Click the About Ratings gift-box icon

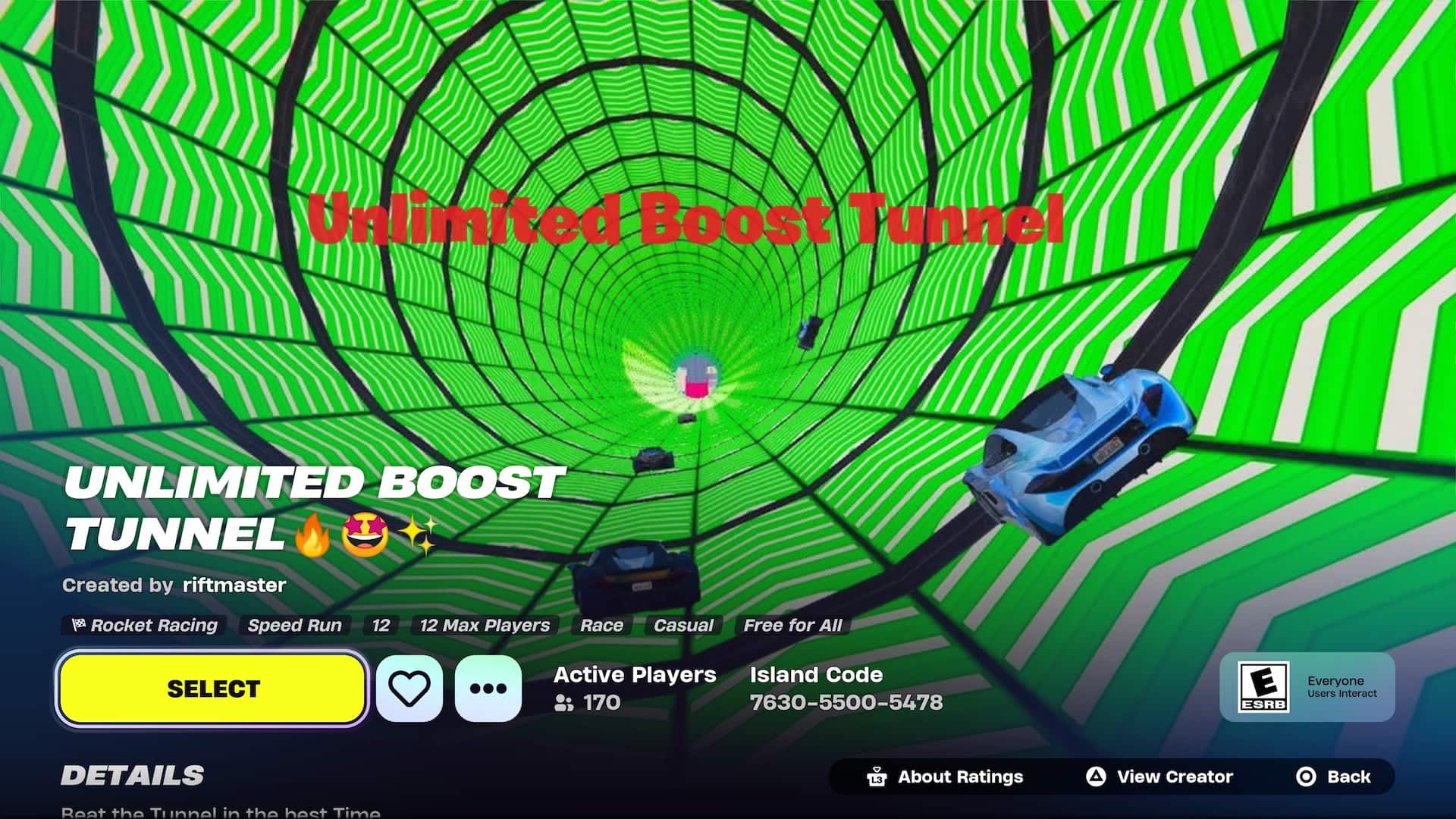click(876, 777)
